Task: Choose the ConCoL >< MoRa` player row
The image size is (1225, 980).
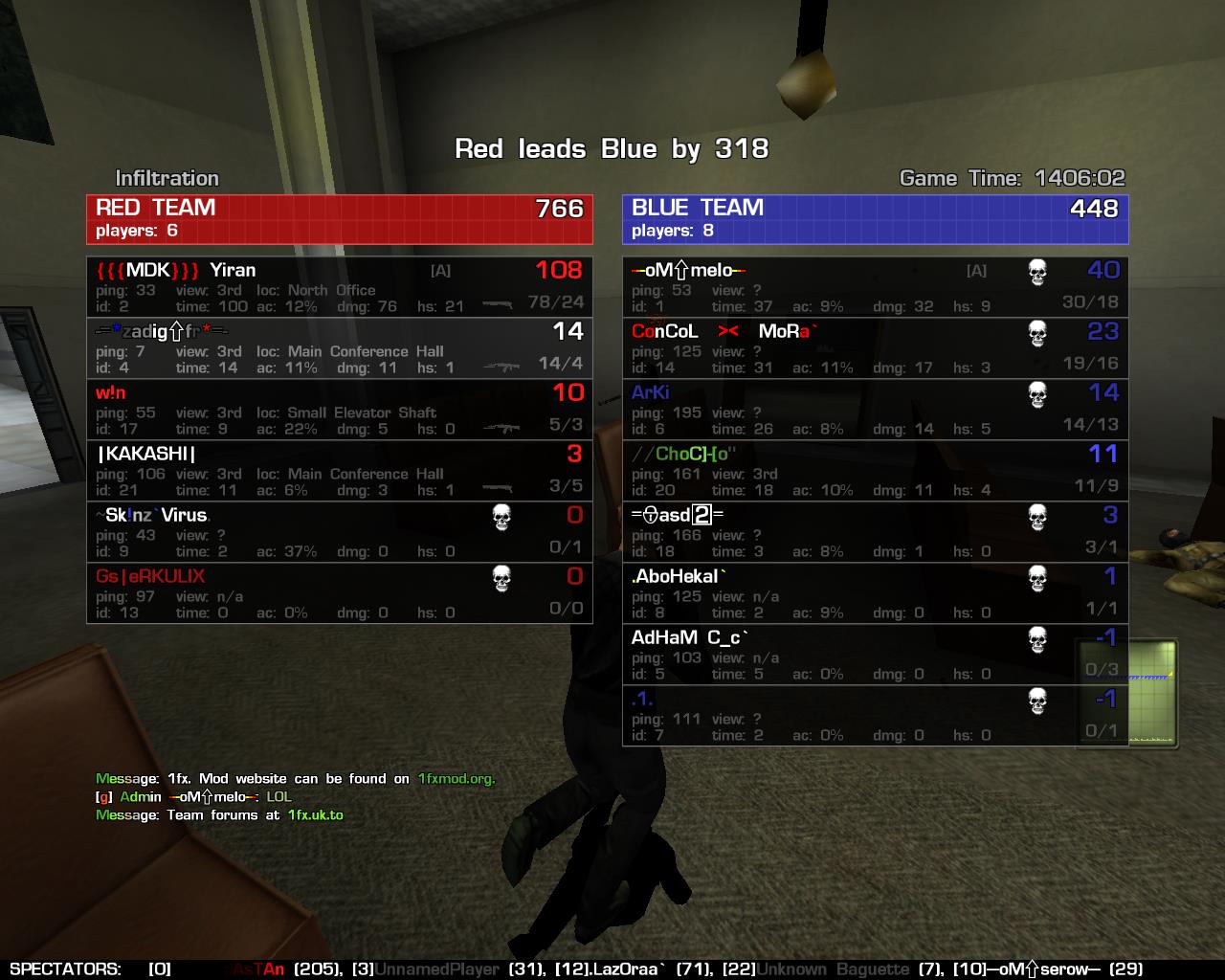Action: pos(875,348)
